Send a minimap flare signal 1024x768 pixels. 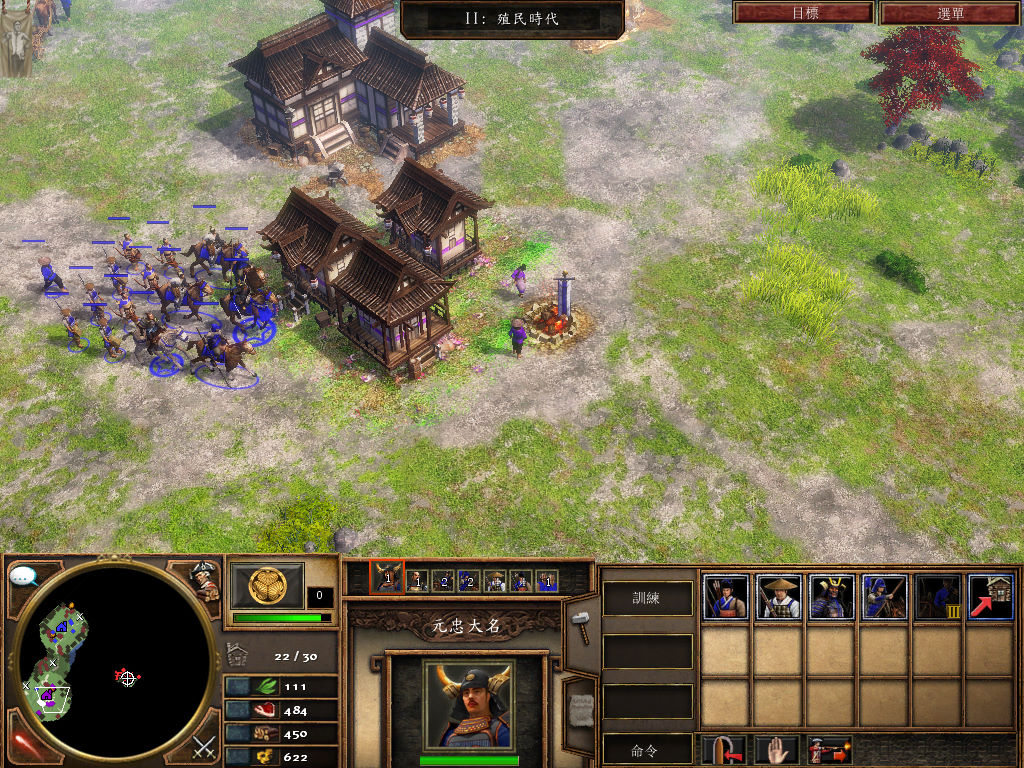(24, 744)
